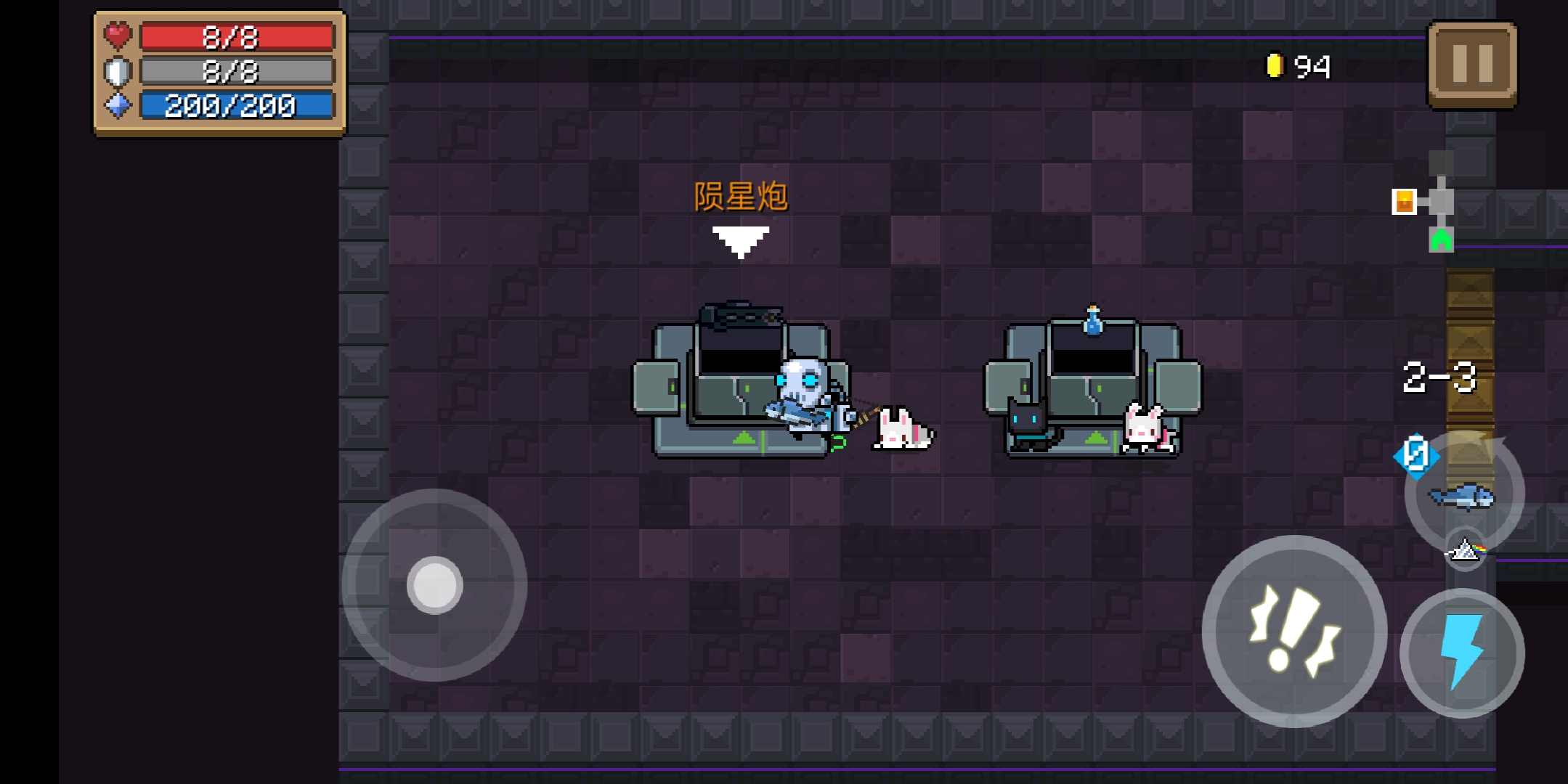
Task: Tap the blue lightning character skill icon
Action: pyautogui.click(x=1462, y=652)
